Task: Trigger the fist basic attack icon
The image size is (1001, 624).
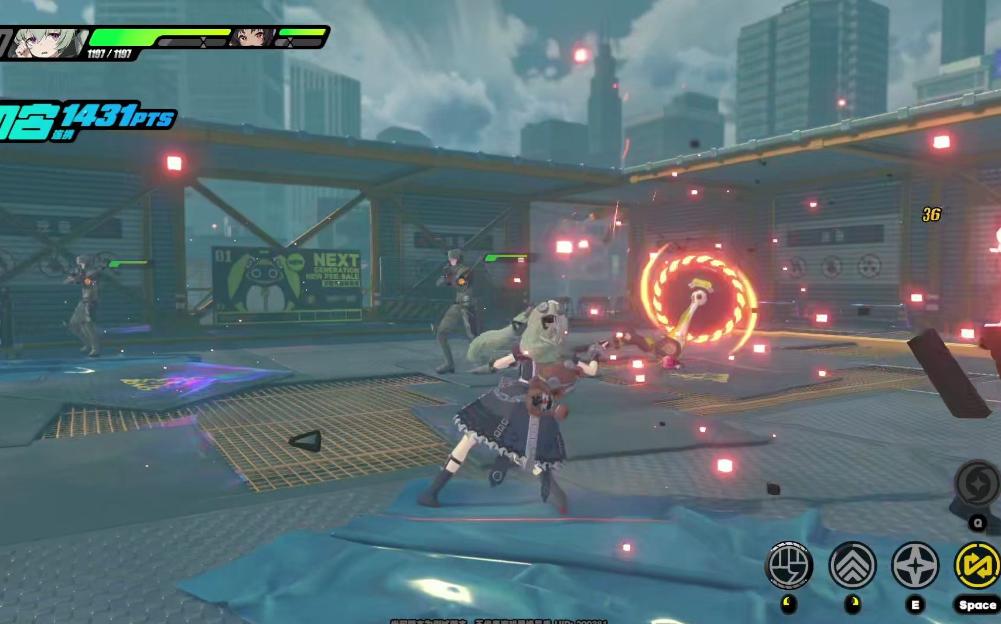Action: click(x=789, y=565)
